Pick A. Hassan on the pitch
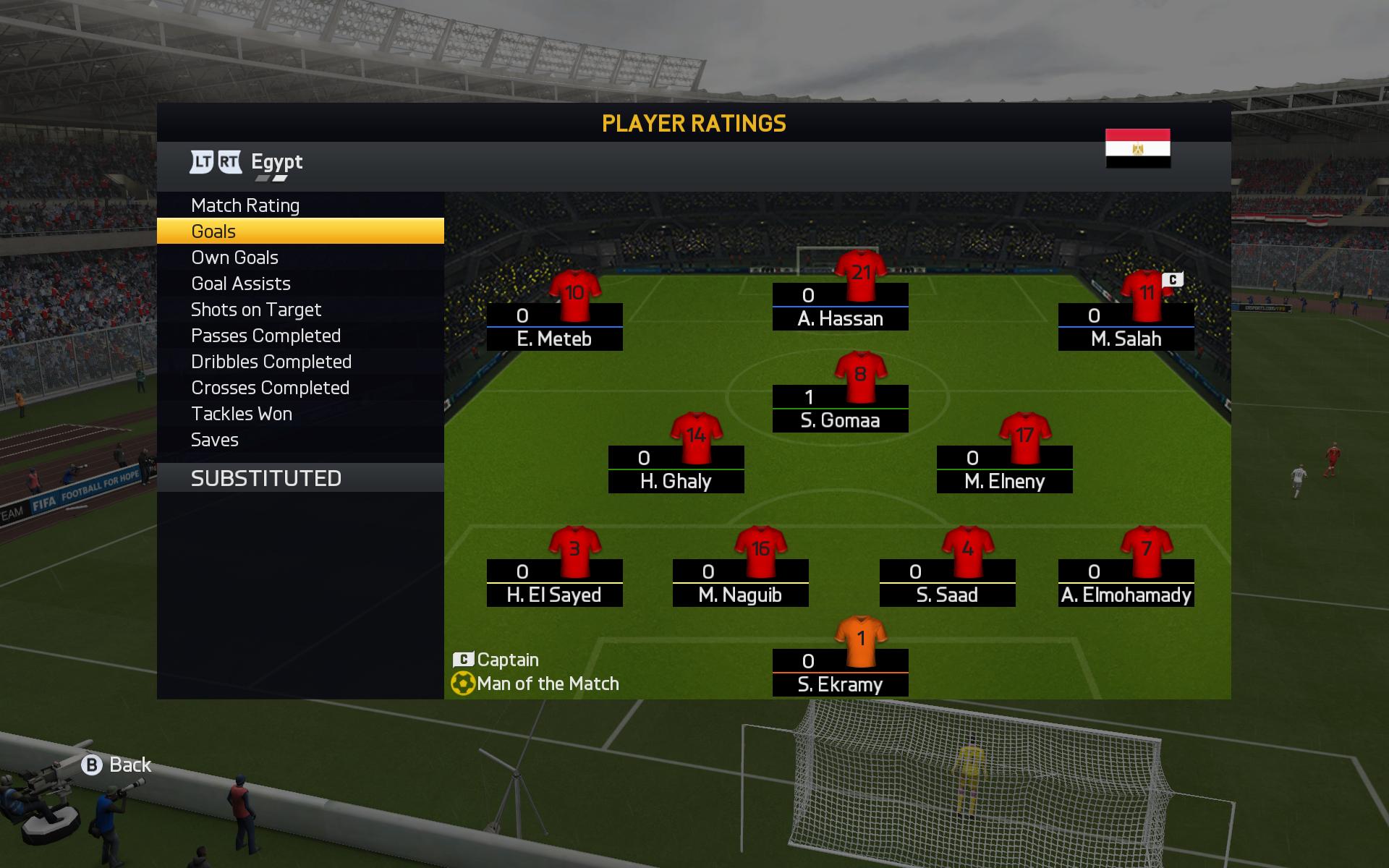The height and width of the screenshot is (868, 1389). [x=841, y=307]
